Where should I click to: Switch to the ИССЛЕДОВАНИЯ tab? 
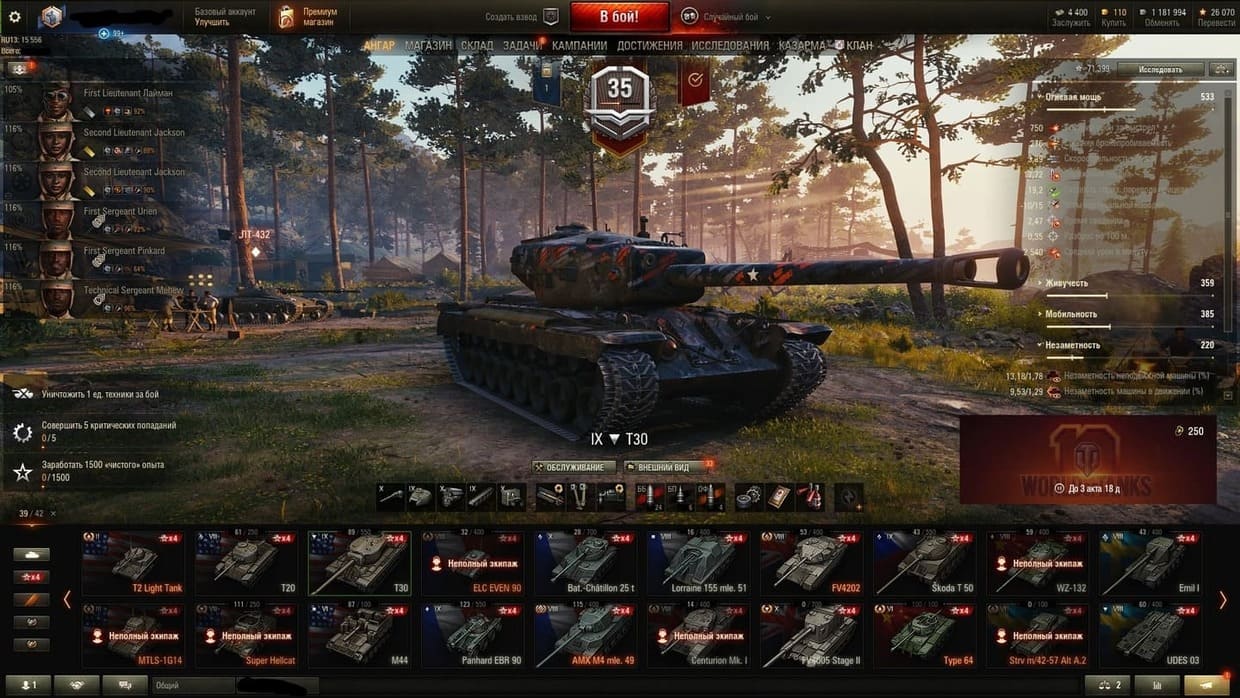click(x=730, y=46)
